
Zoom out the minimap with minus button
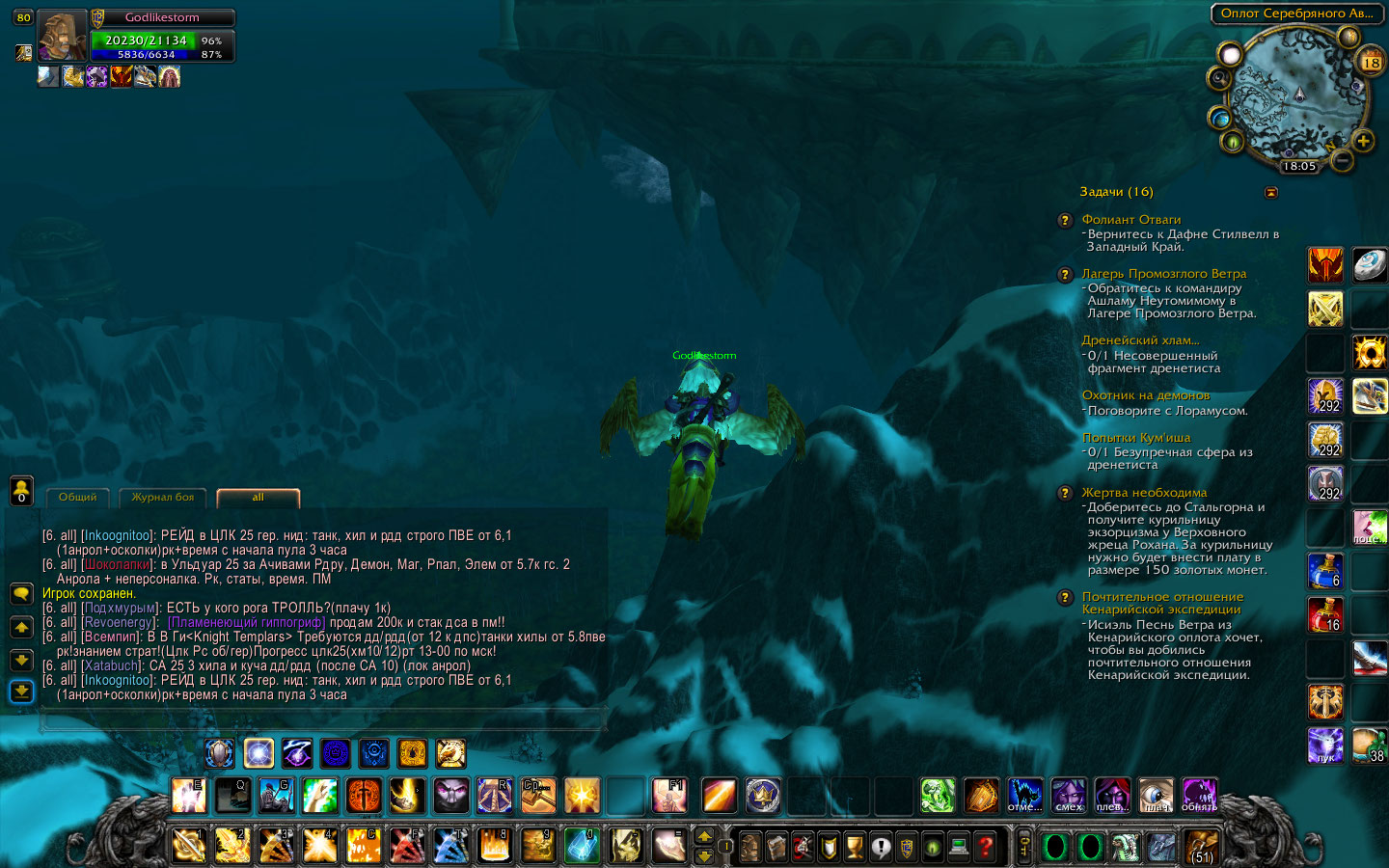(1342, 160)
